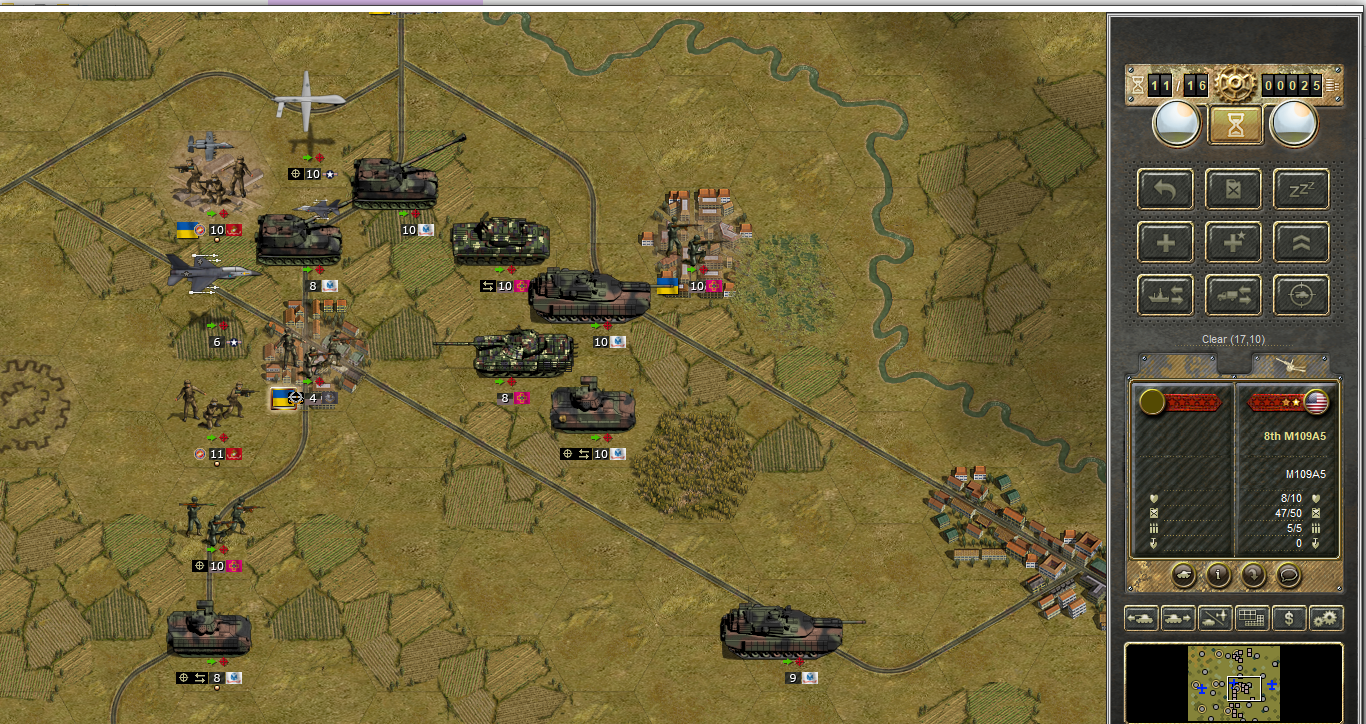Undo the last move
Viewport: 1366px width, 724px height.
coord(1165,189)
